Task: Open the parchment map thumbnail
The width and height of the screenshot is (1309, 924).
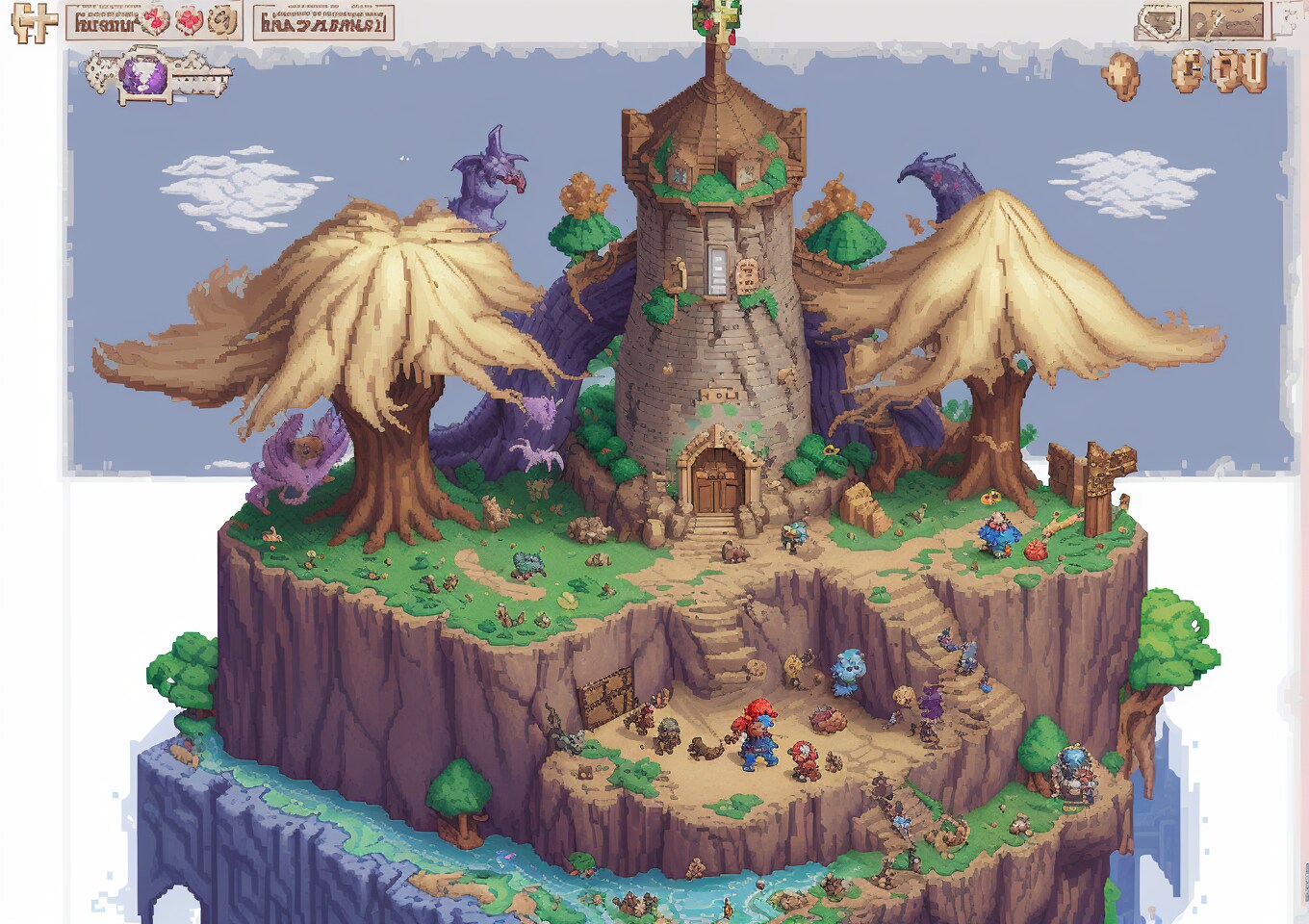Action: click(x=1225, y=20)
